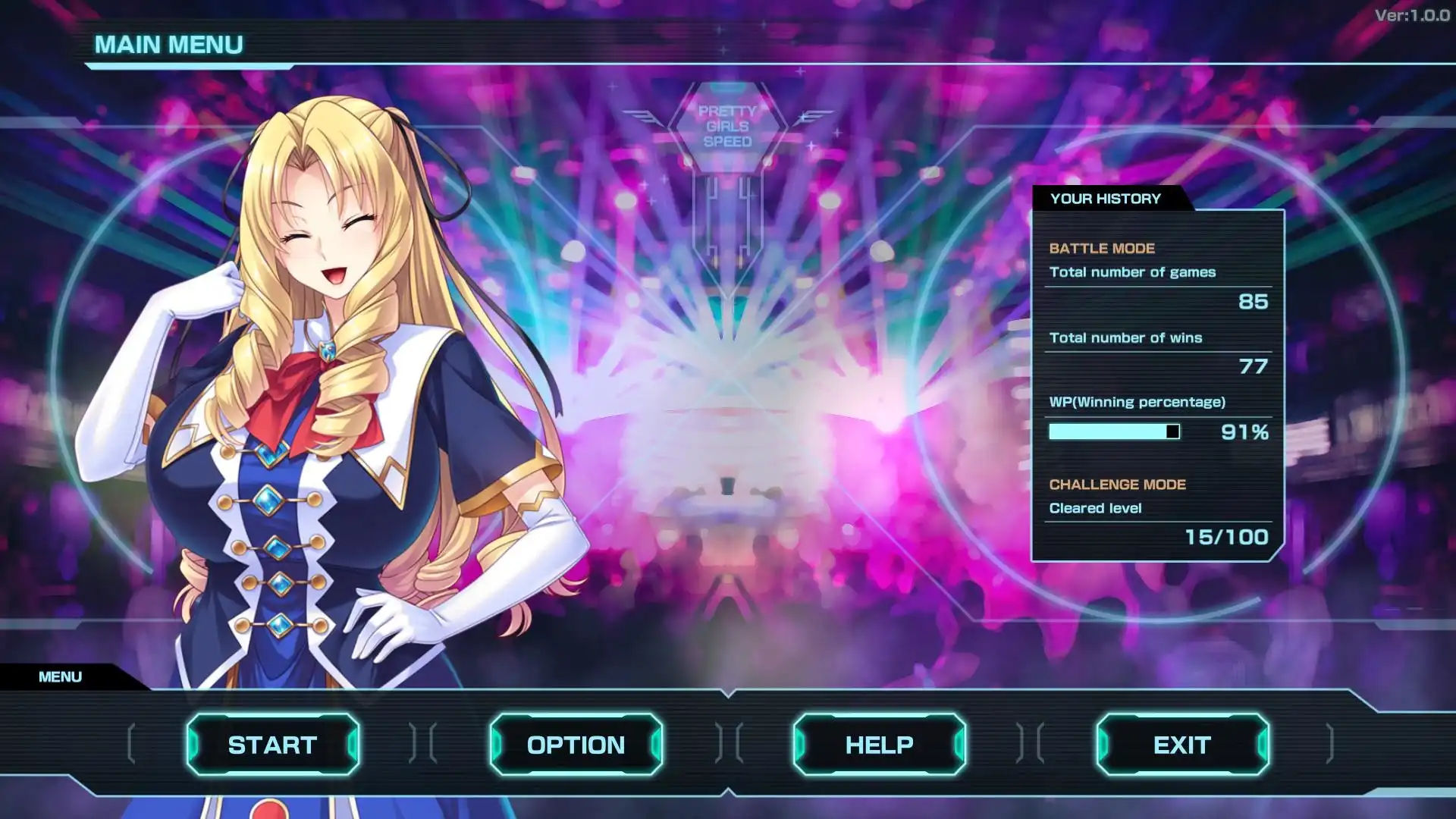Click the YOUR HISTORY panel header
This screenshot has width=1456, height=819.
click(x=1106, y=199)
